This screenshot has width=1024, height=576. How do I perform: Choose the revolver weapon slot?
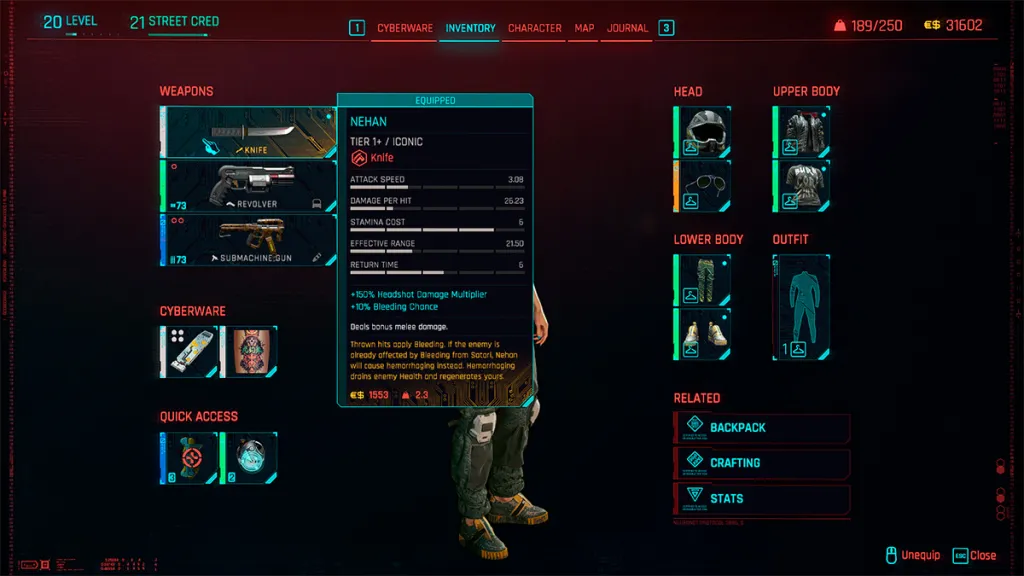[x=248, y=186]
